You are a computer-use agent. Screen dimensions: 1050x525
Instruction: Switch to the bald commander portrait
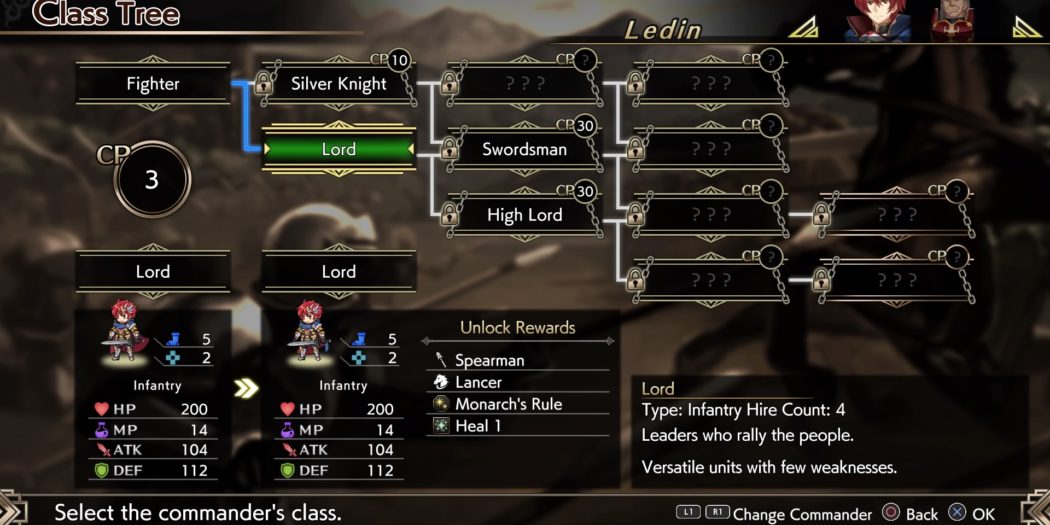pos(957,20)
